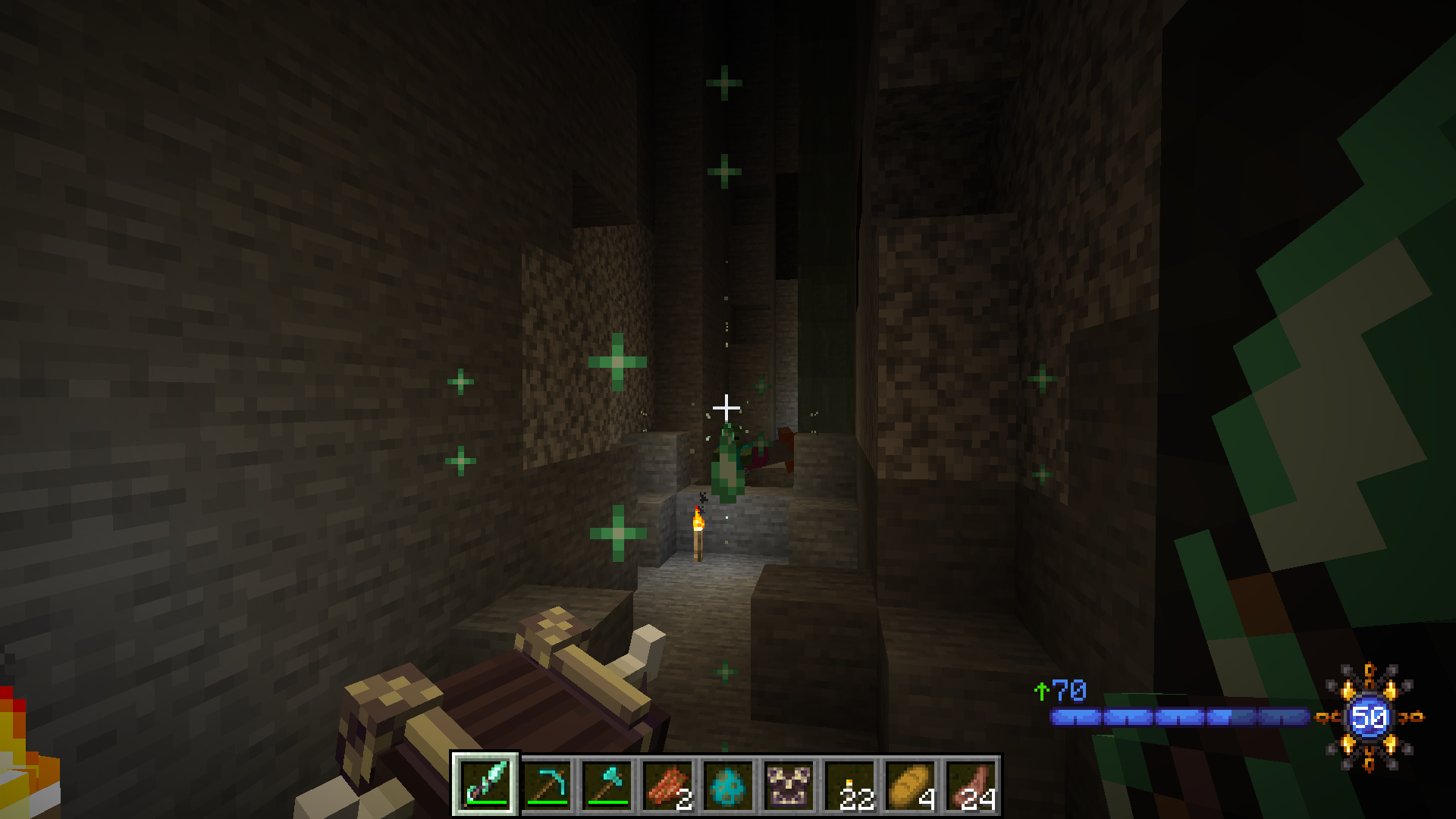Switch to the torch stack of 22

click(x=849, y=785)
